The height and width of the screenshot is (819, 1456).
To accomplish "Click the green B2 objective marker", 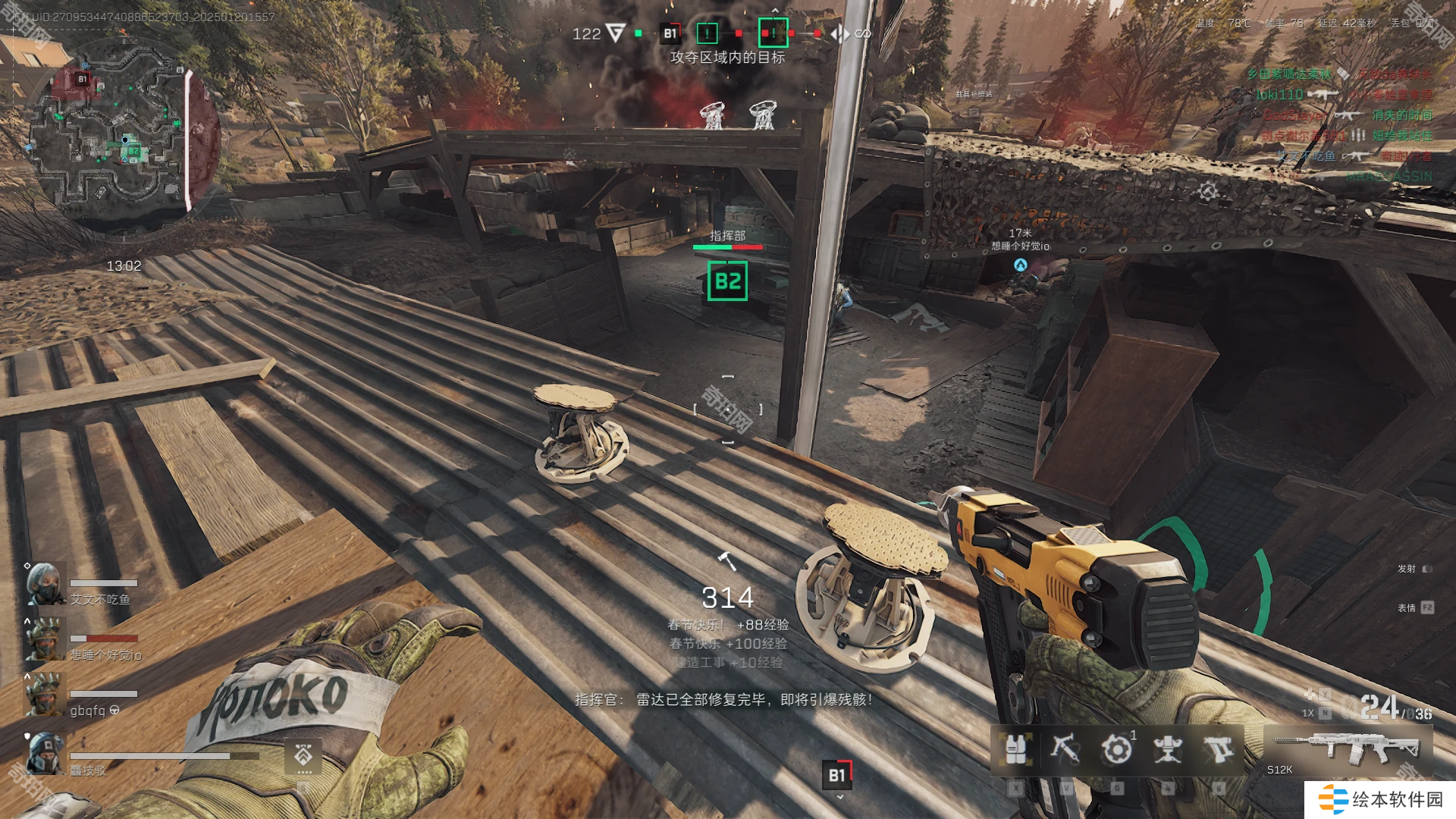I will point(727,281).
